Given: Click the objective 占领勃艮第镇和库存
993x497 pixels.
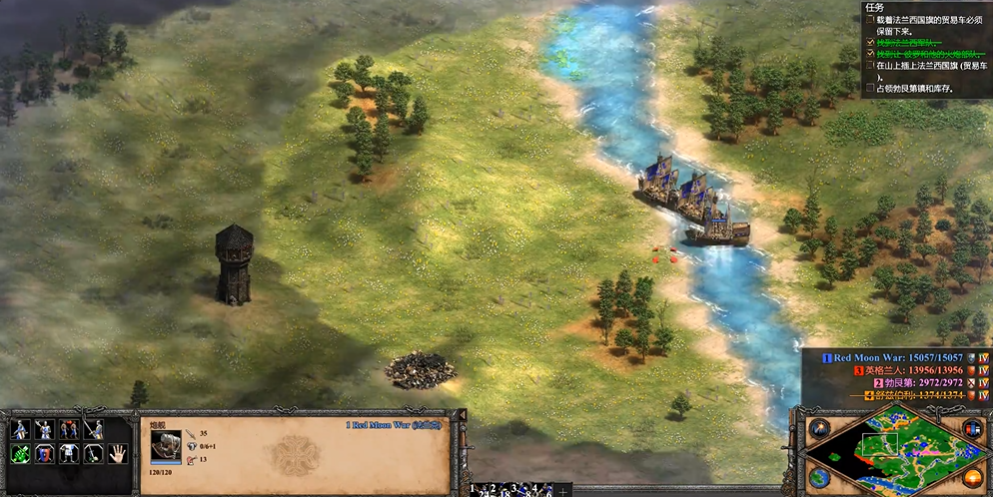Looking at the screenshot, I should pyautogui.click(x=915, y=89).
